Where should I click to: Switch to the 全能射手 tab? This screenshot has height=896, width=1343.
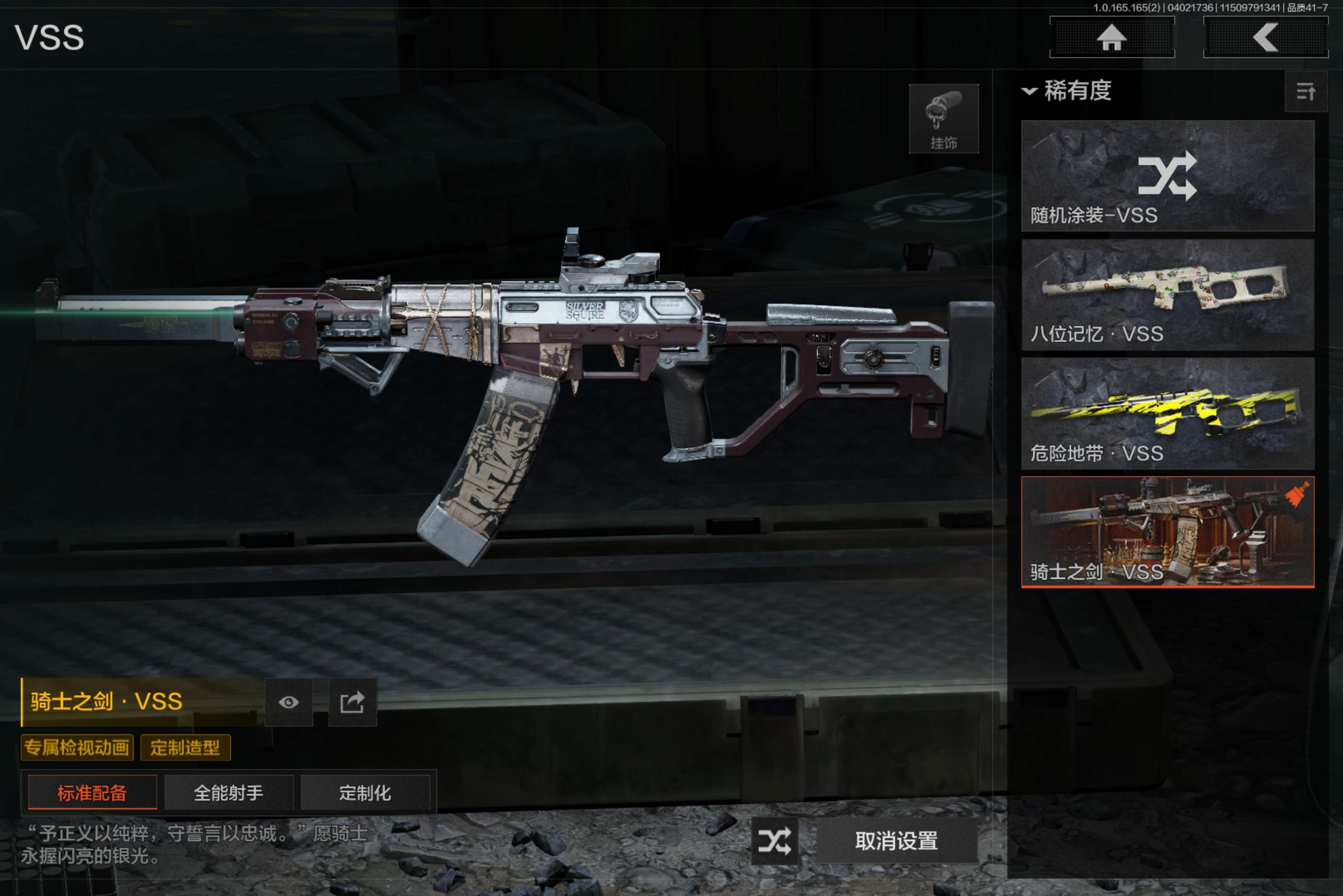click(229, 792)
